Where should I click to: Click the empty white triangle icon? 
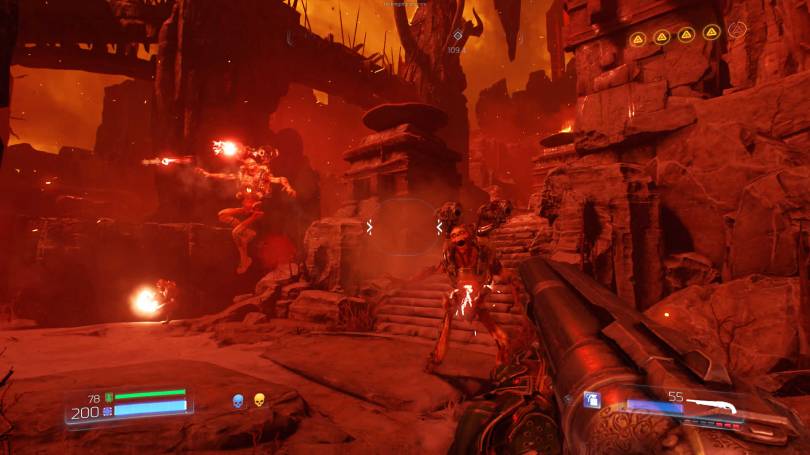tap(738, 31)
